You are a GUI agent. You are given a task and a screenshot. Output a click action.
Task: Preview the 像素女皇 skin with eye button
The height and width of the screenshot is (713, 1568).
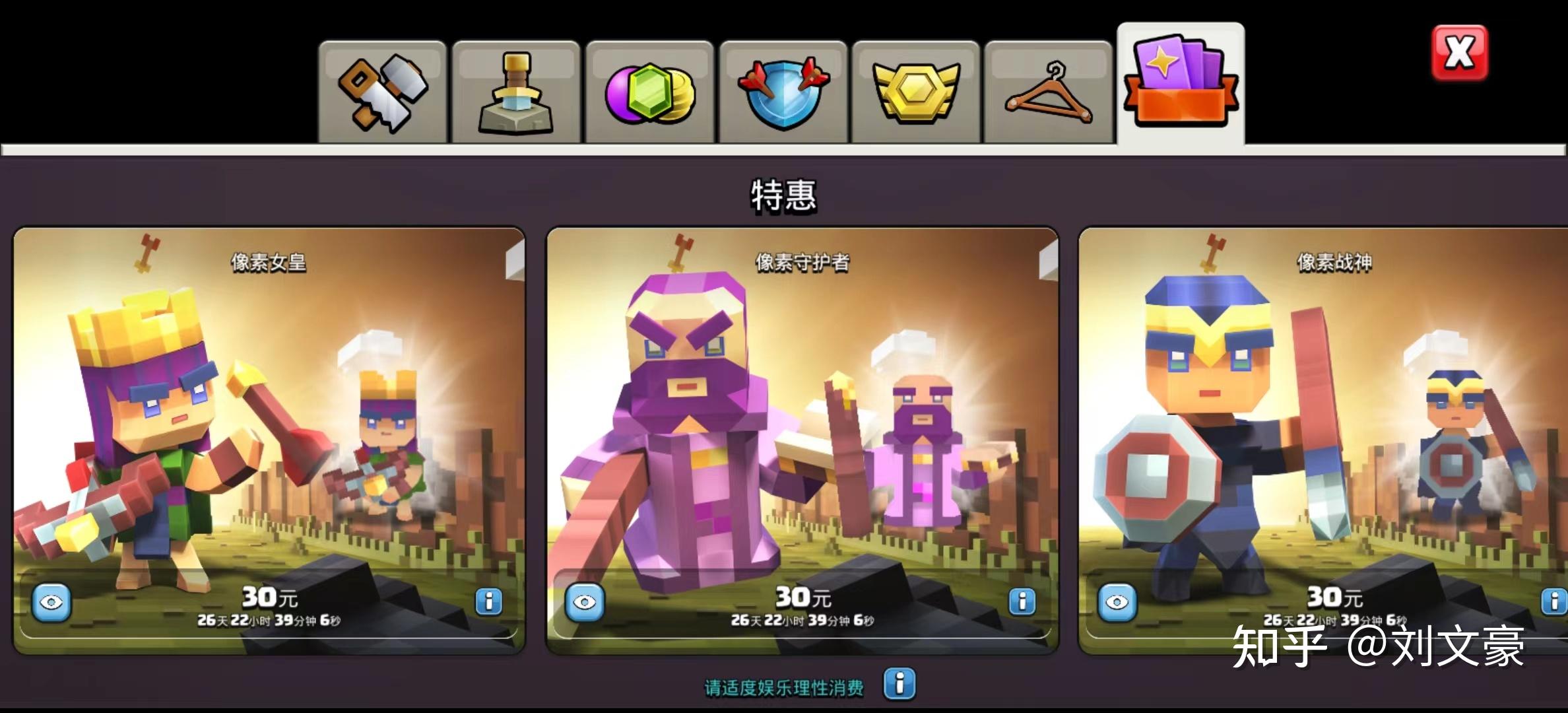click(x=51, y=602)
